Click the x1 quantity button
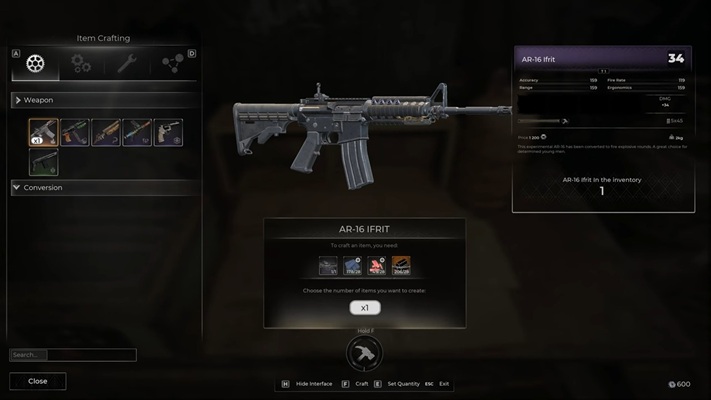711x400 pixels. (365, 308)
